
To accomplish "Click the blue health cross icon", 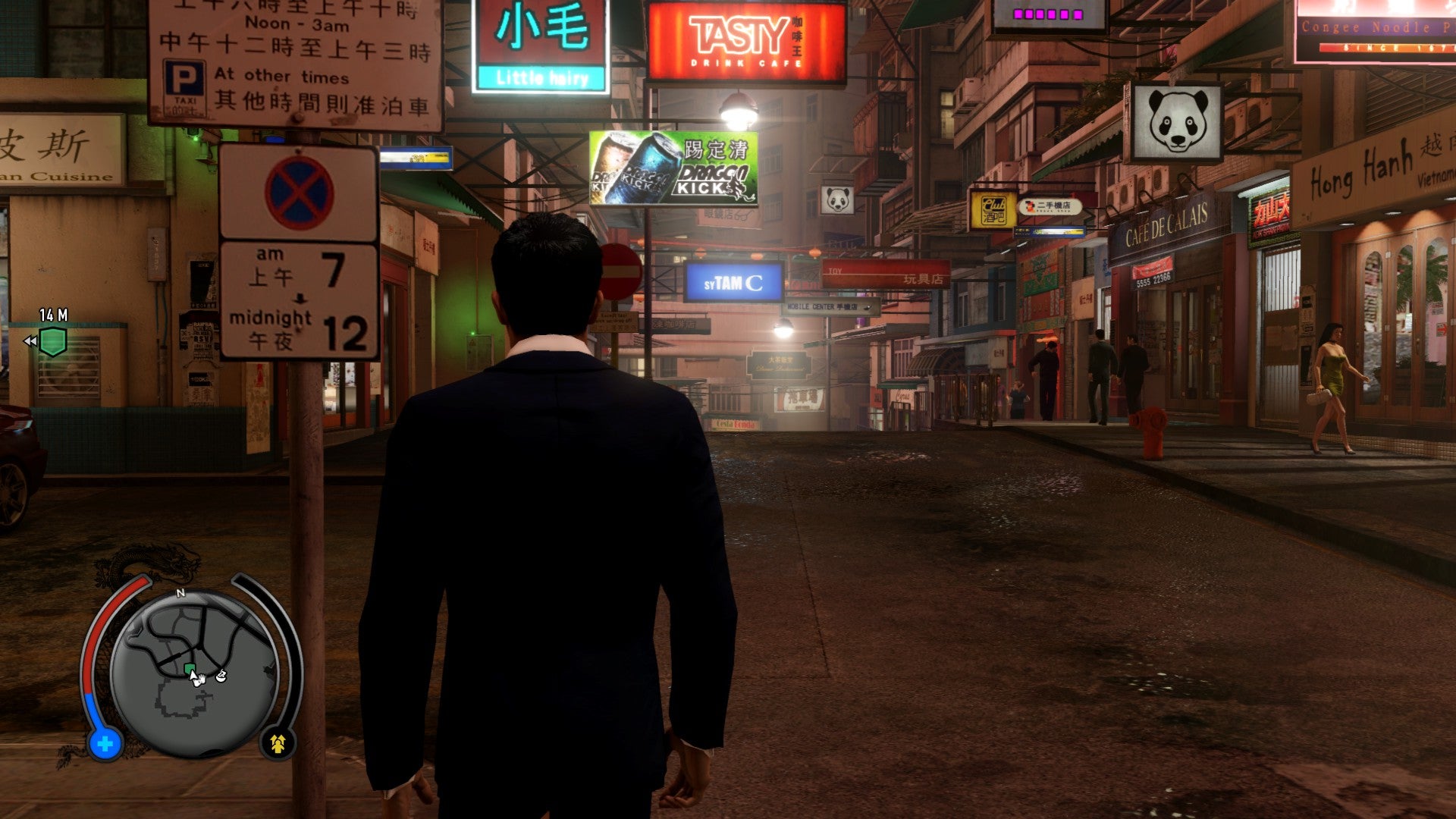I will (x=105, y=744).
